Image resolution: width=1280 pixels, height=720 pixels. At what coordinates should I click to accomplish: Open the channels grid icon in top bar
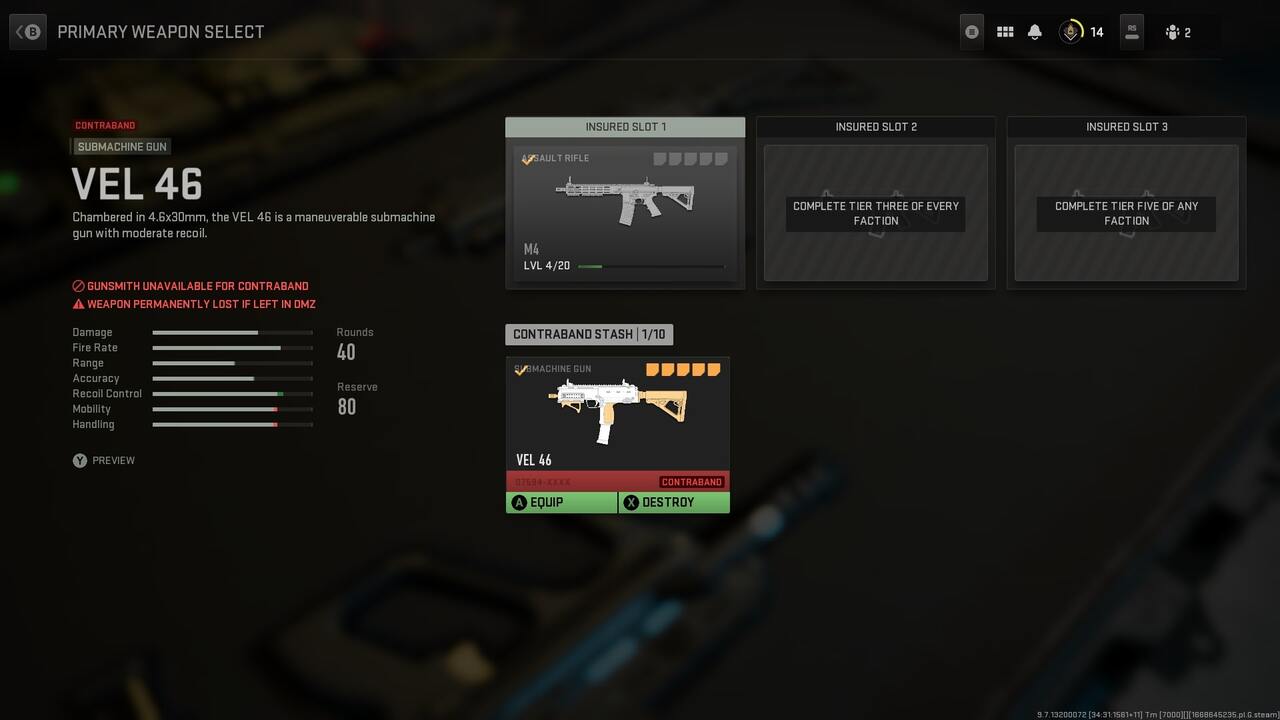coord(1004,31)
